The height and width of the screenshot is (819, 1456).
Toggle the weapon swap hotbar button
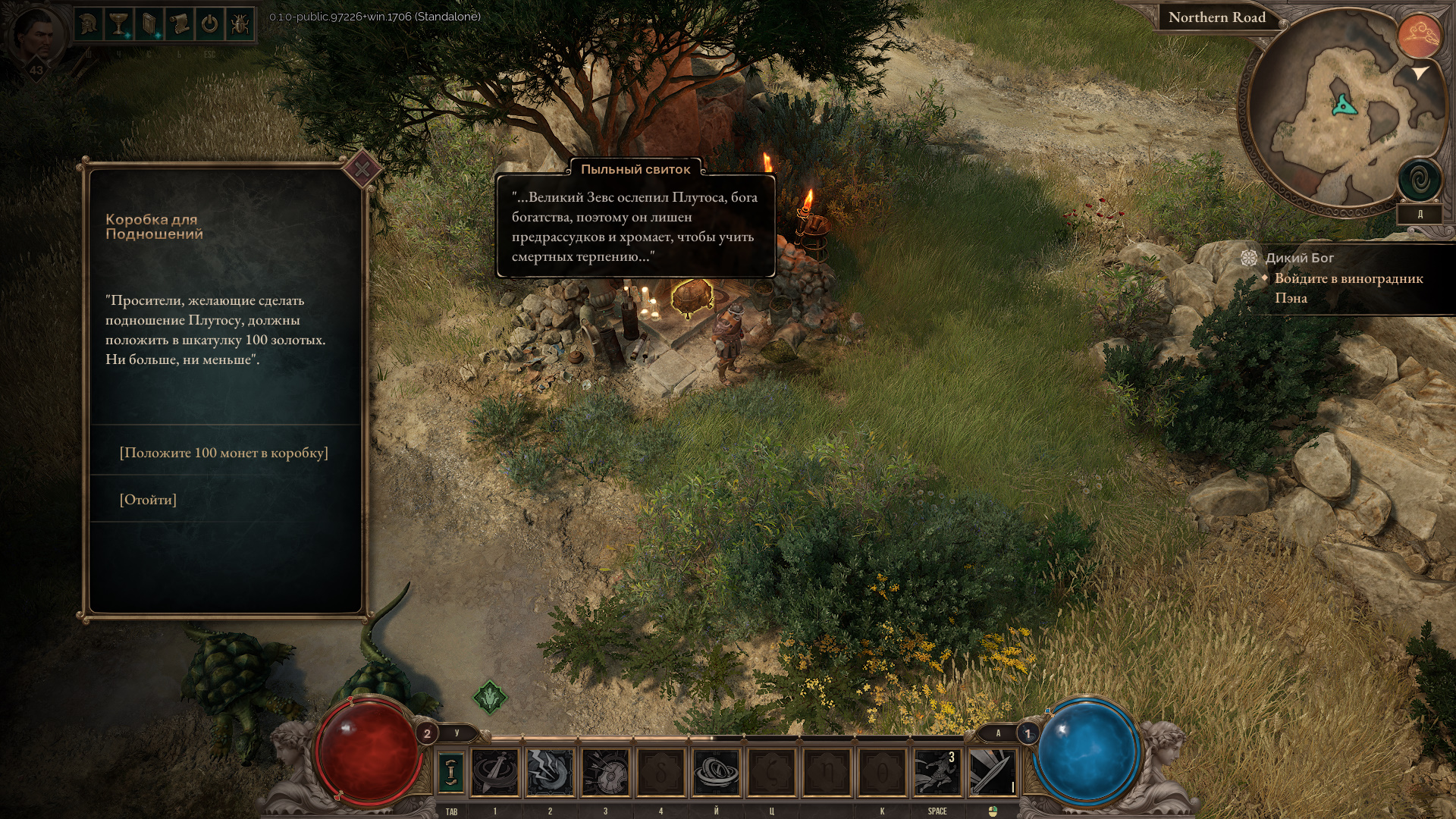(x=451, y=772)
